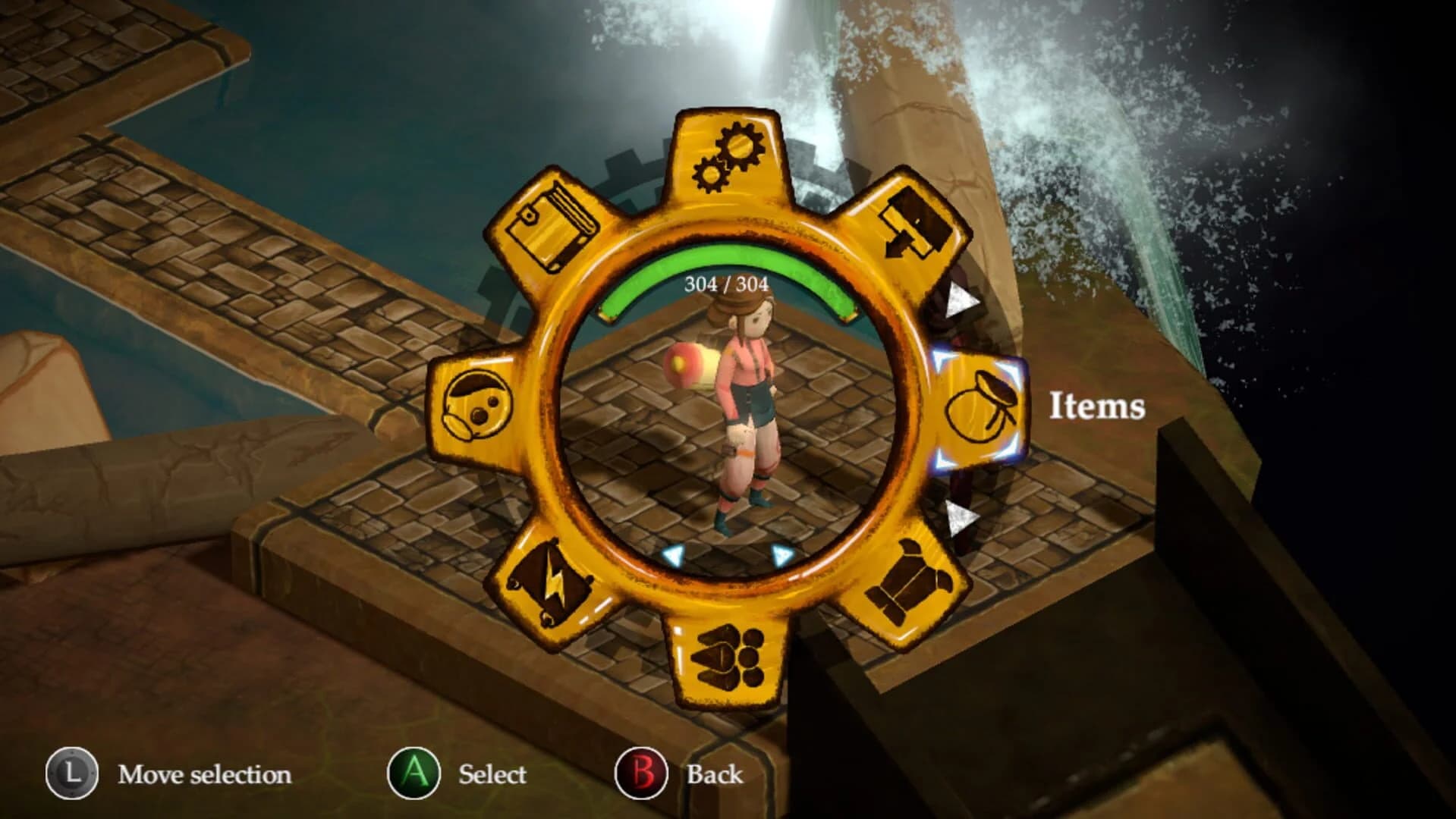Click the upper white triangle near Items
Image resolution: width=1456 pixels, height=819 pixels.
(962, 299)
